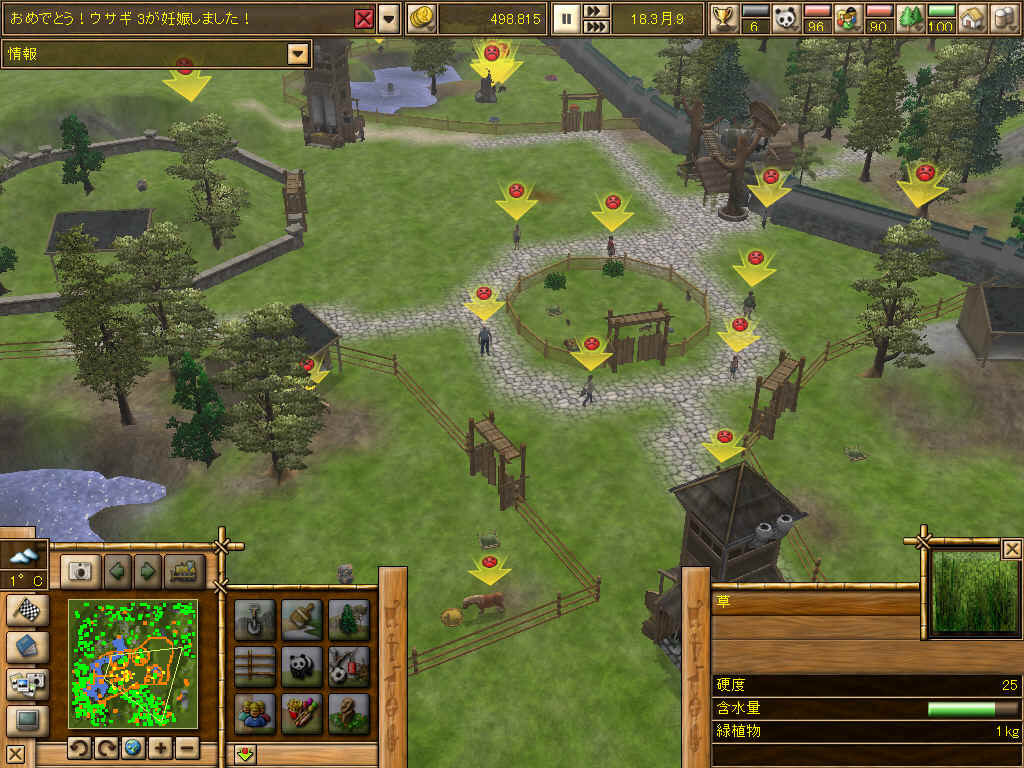This screenshot has height=768, width=1024.
Task: Open the staff hiring category
Action: (x=255, y=713)
